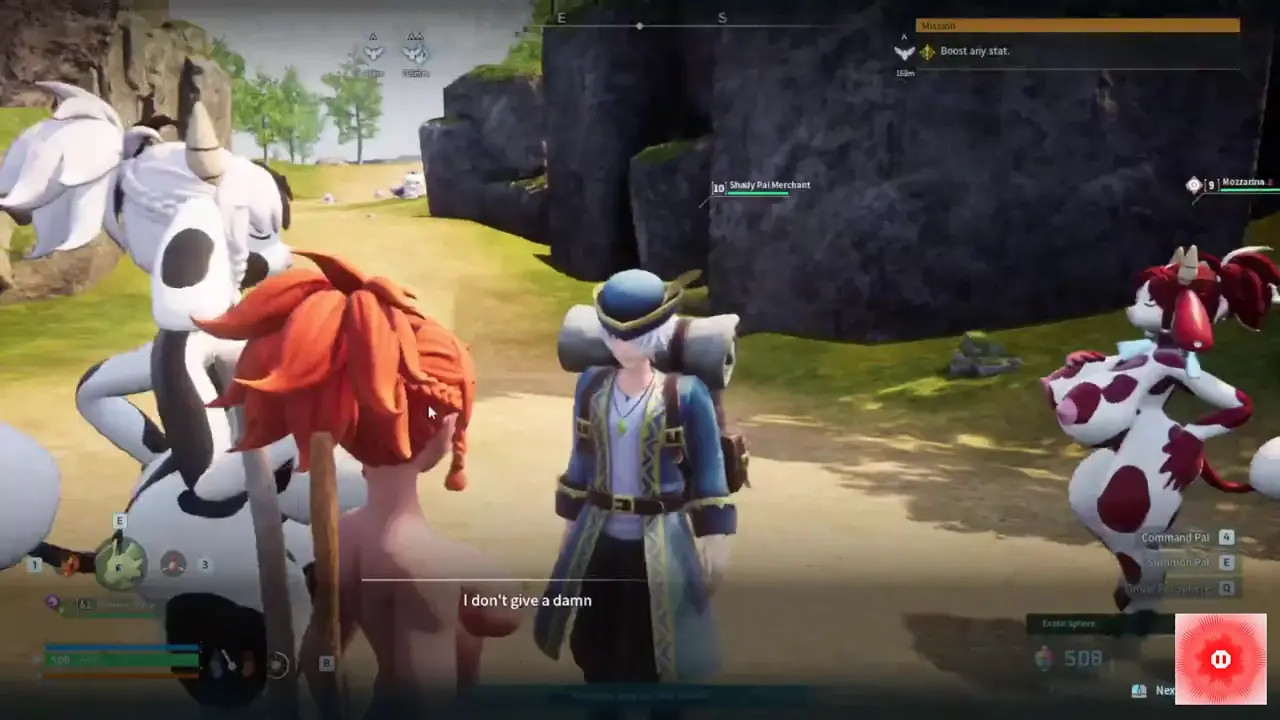Select the Exotic Sphere item icon
1280x720 pixels.
coord(1043,657)
